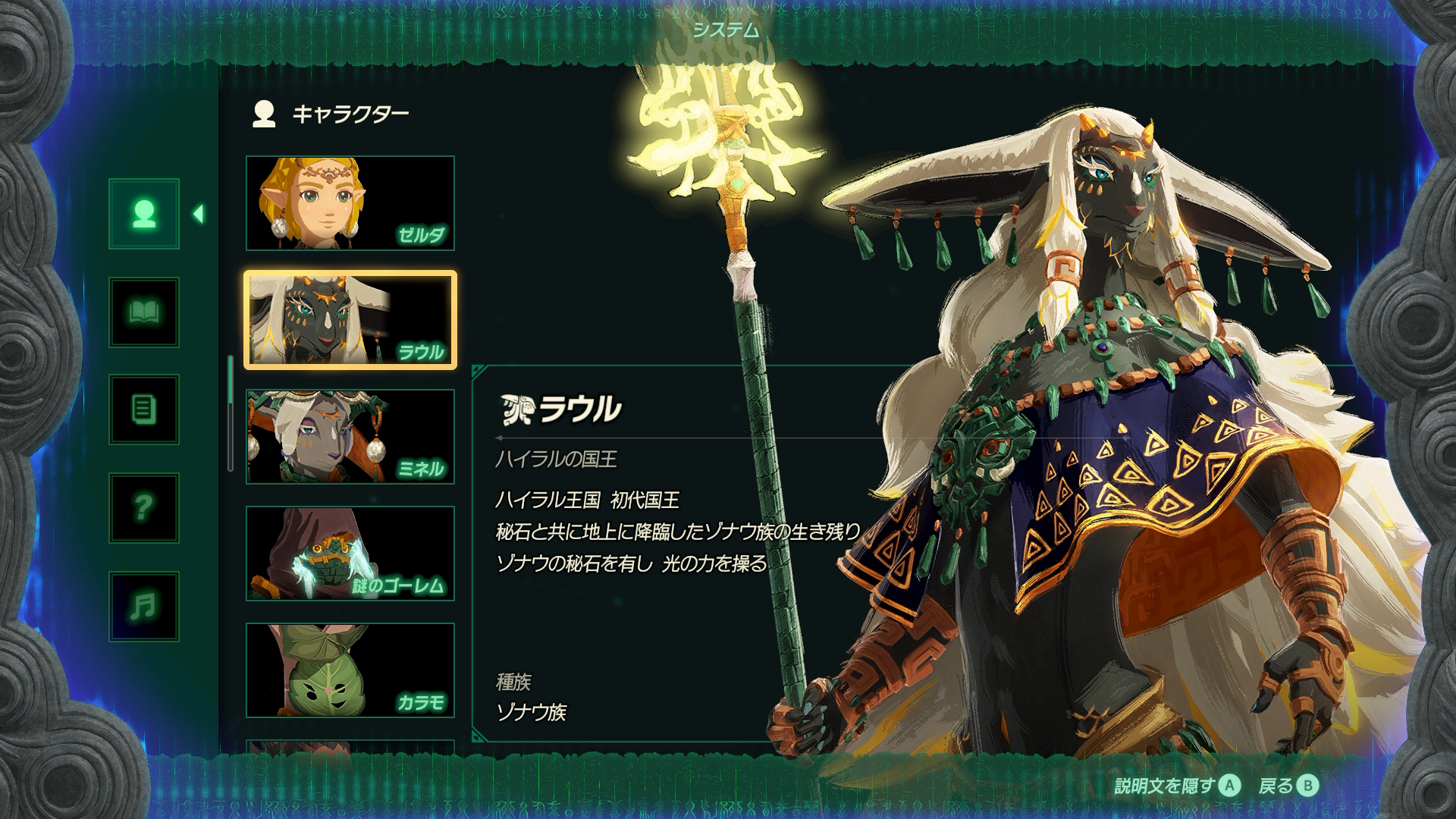Switch to the document page tab
Screen dimensions: 1456x819
[x=144, y=410]
